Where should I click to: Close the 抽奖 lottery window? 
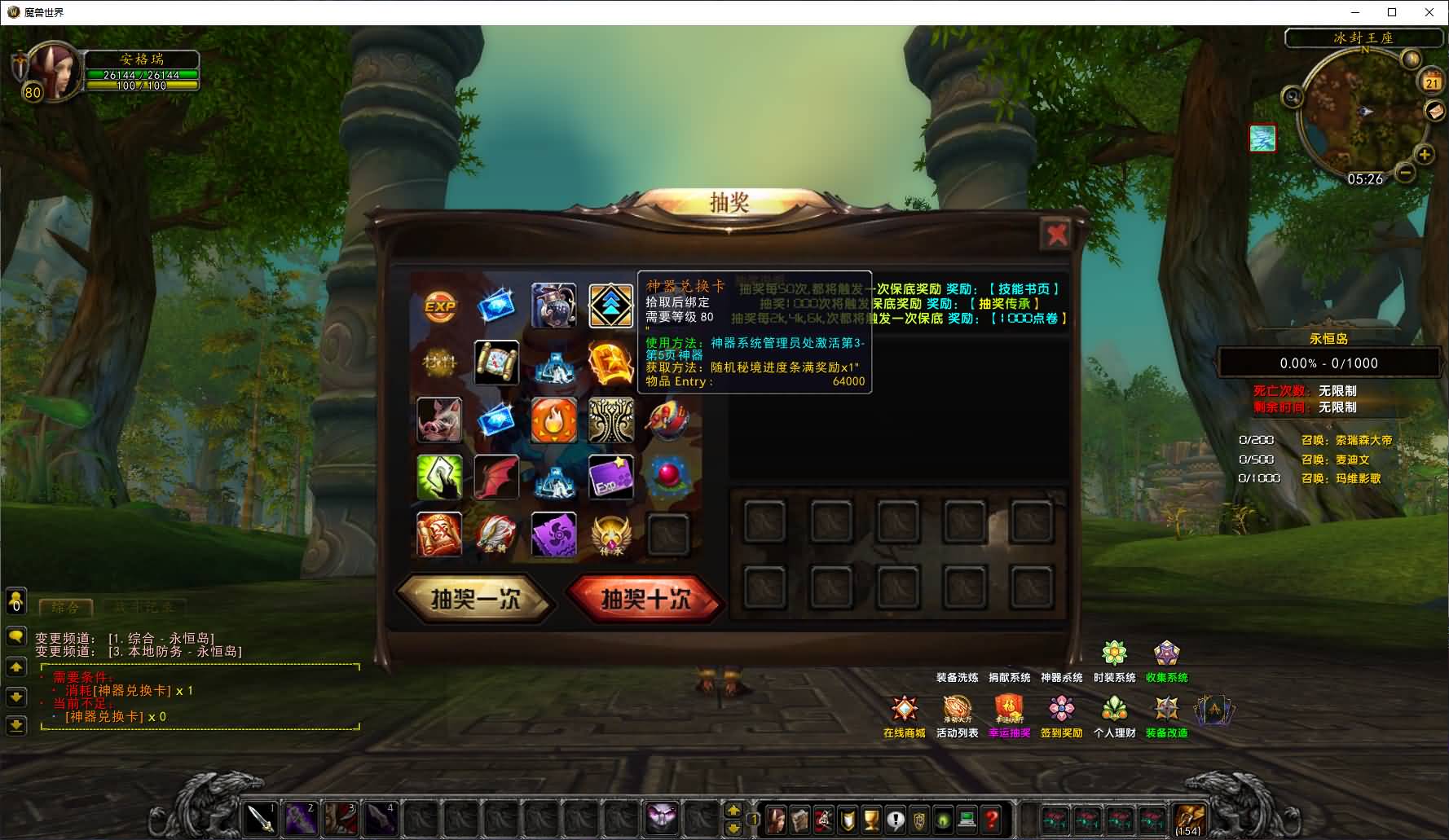tap(1057, 235)
